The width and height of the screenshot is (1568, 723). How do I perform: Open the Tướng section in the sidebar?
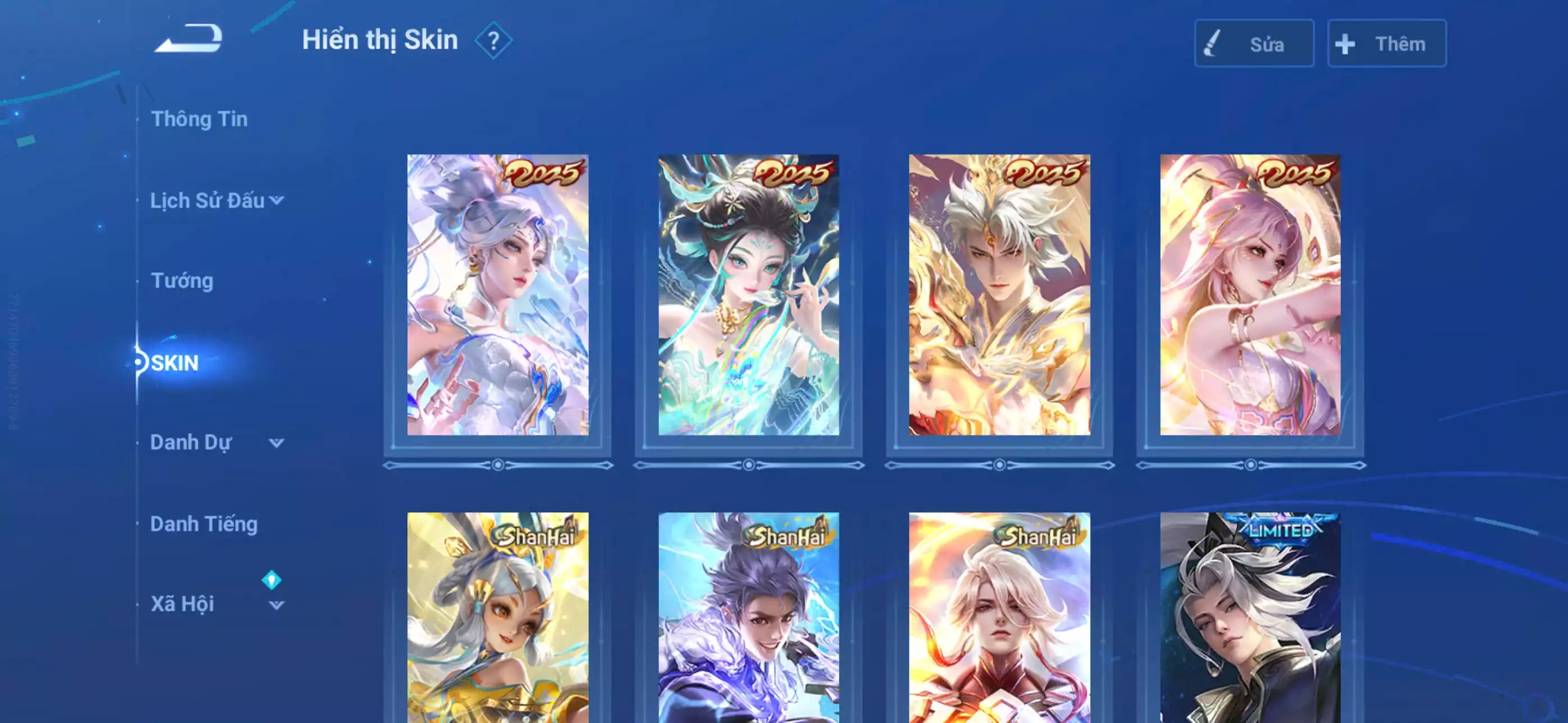point(182,281)
